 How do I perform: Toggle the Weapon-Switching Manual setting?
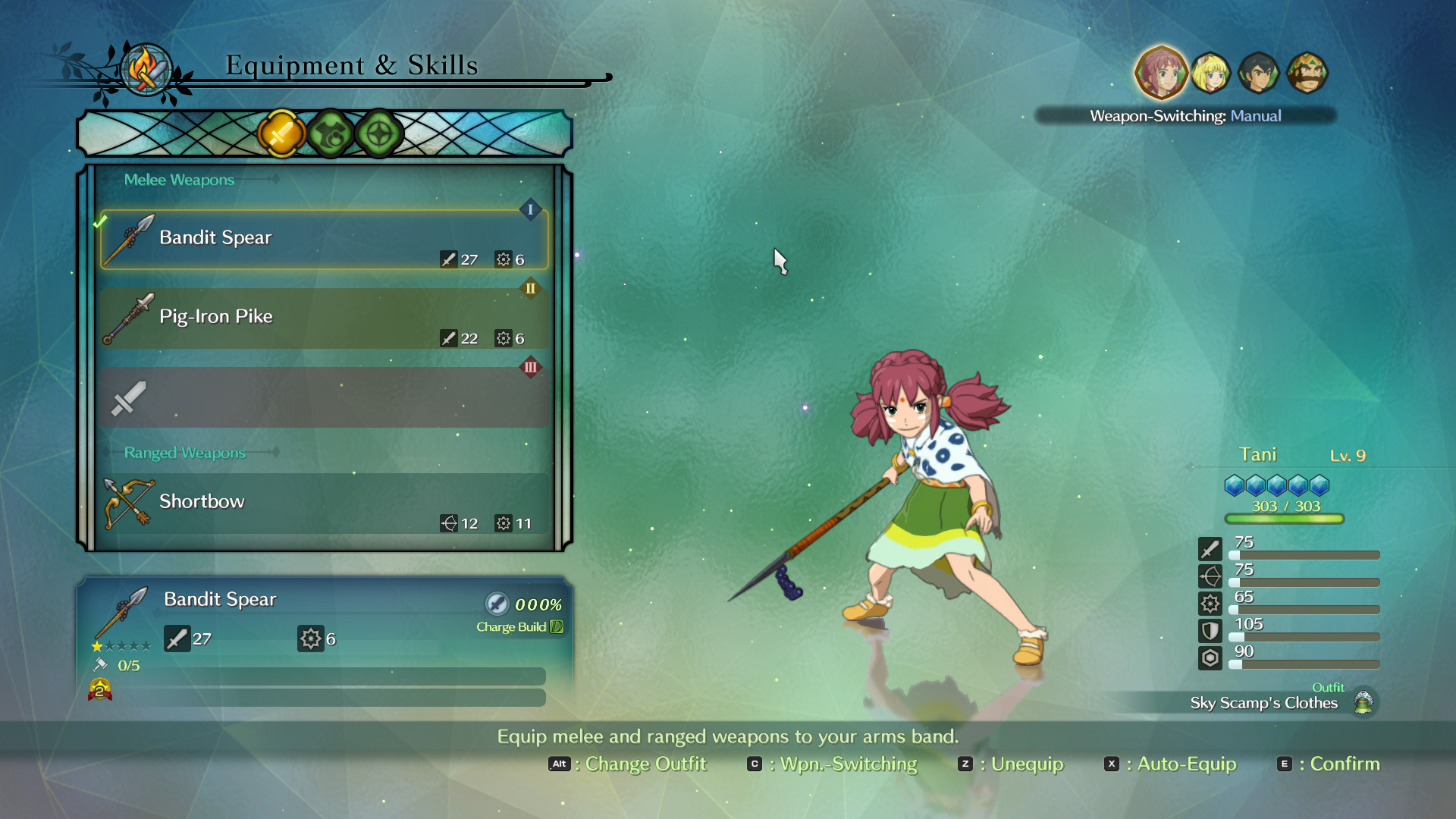click(x=1185, y=116)
